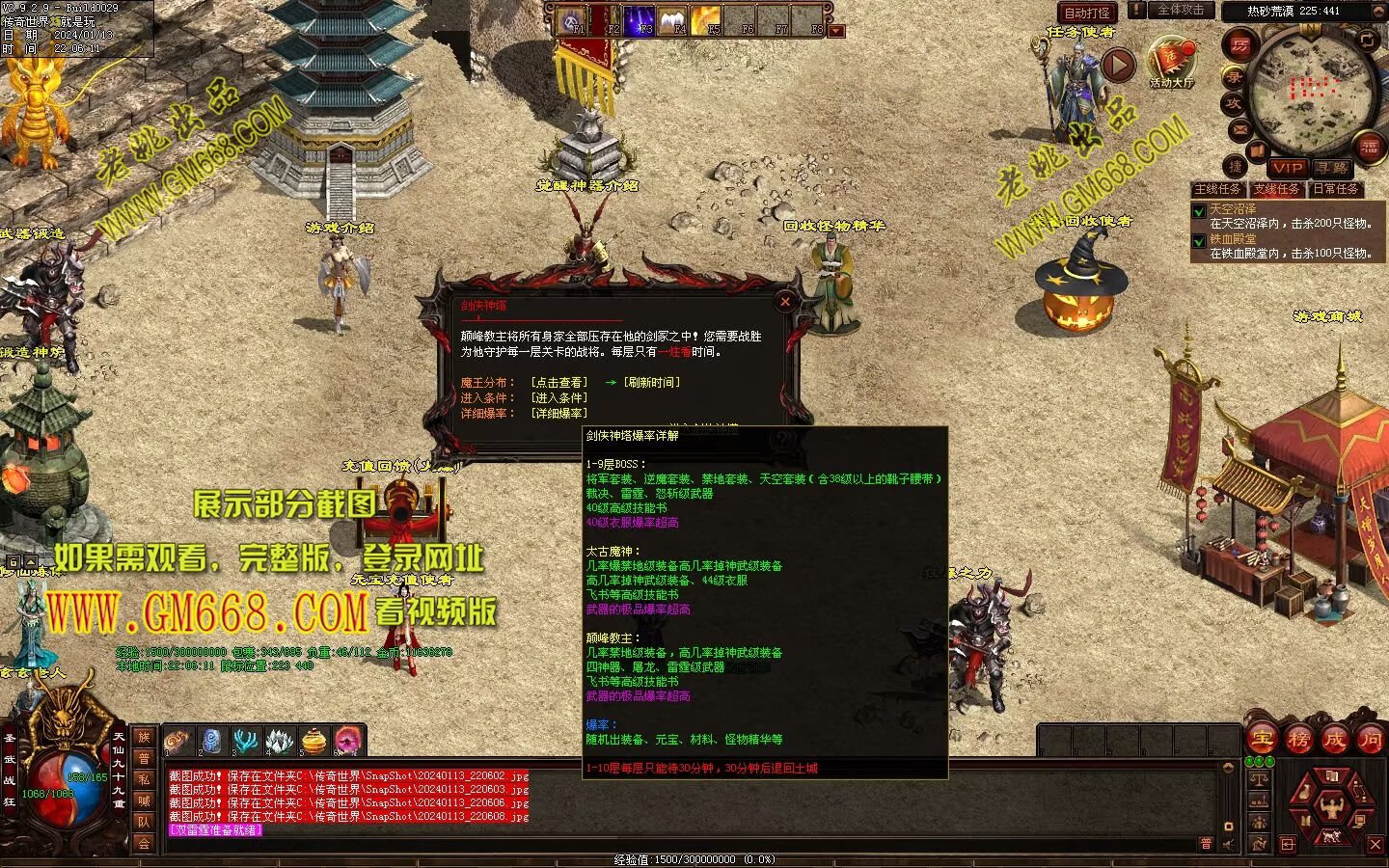
Task: Close the 剑侠神塔 dialog window
Action: coord(785,301)
